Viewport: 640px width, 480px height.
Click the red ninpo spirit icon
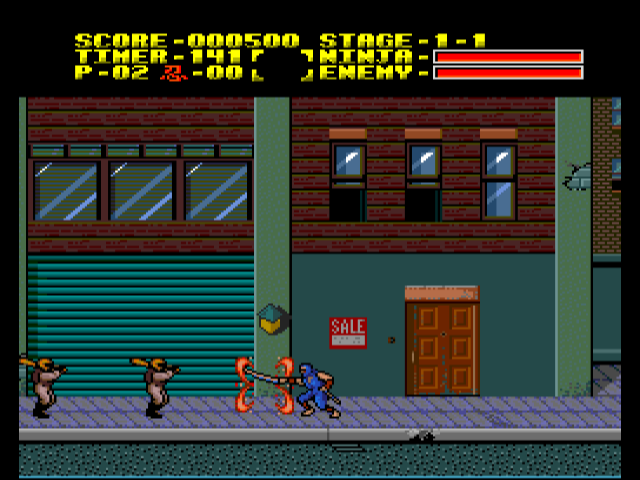tap(173, 72)
